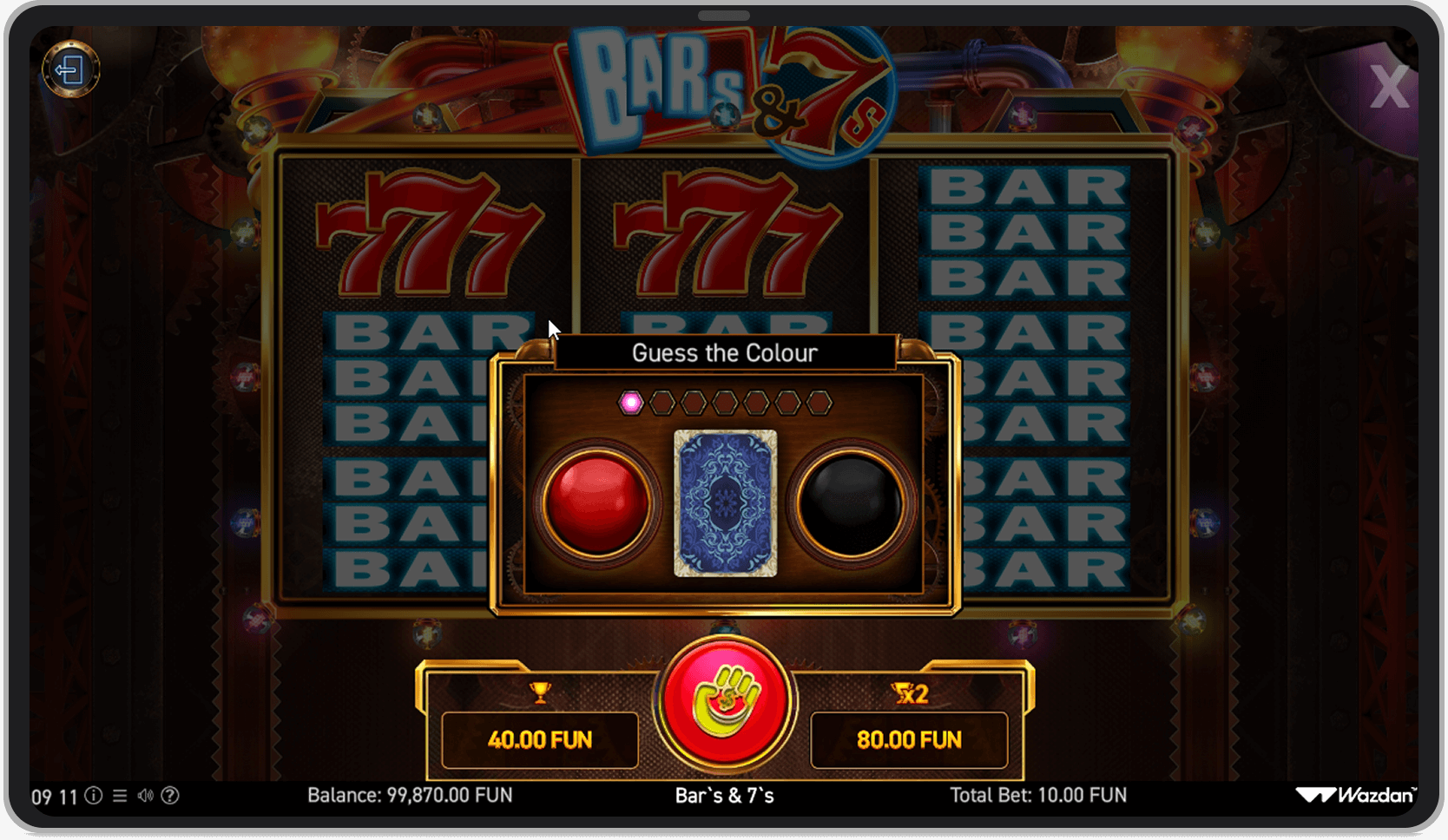The height and width of the screenshot is (840, 1448).
Task: Select the black ball colour choice
Action: click(x=846, y=502)
